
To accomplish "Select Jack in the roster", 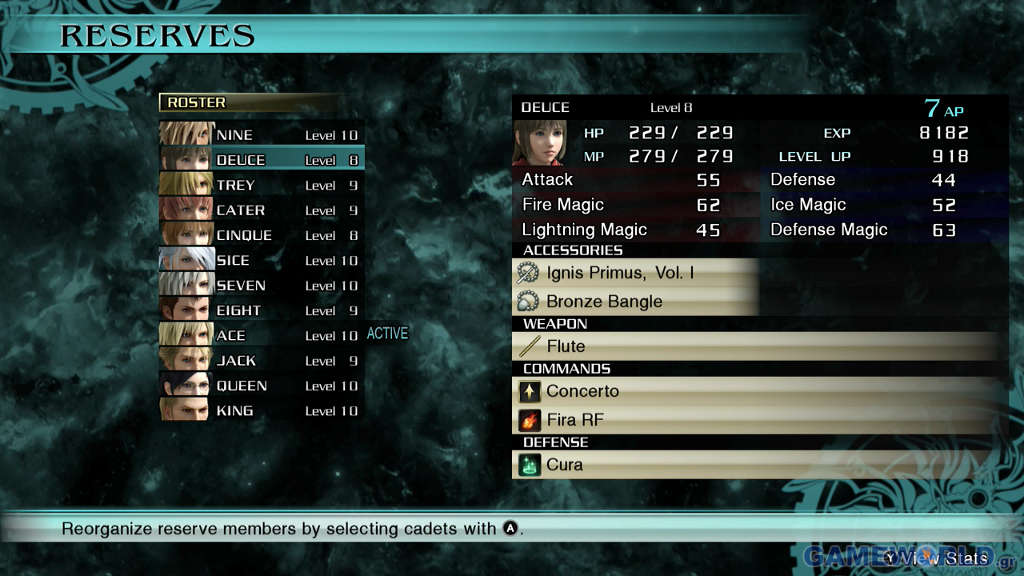I will click(x=262, y=360).
